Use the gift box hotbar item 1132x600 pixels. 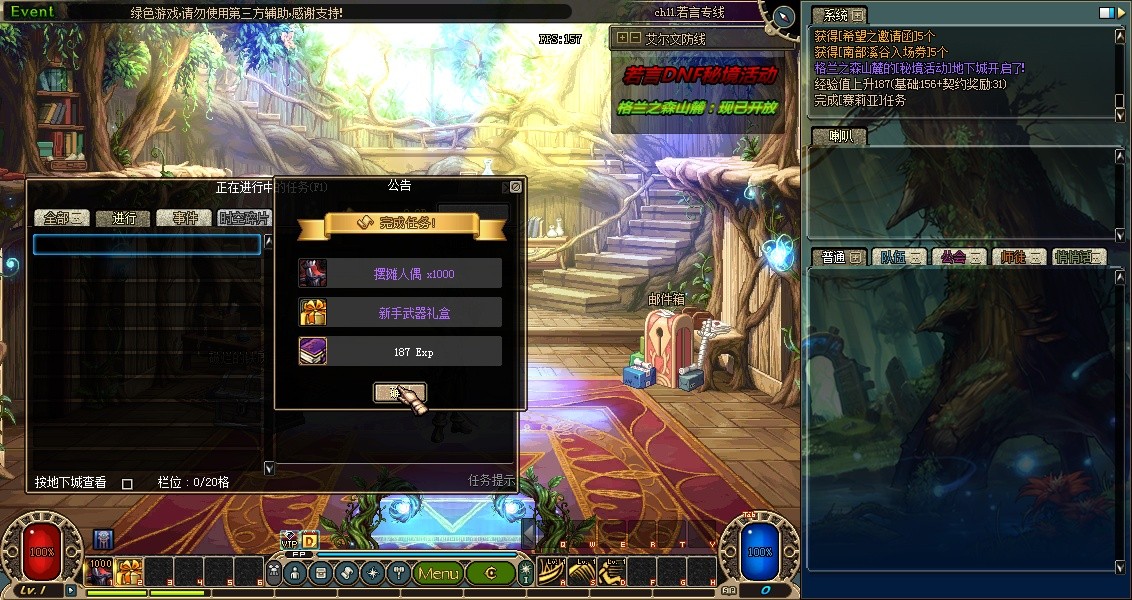tap(130, 572)
